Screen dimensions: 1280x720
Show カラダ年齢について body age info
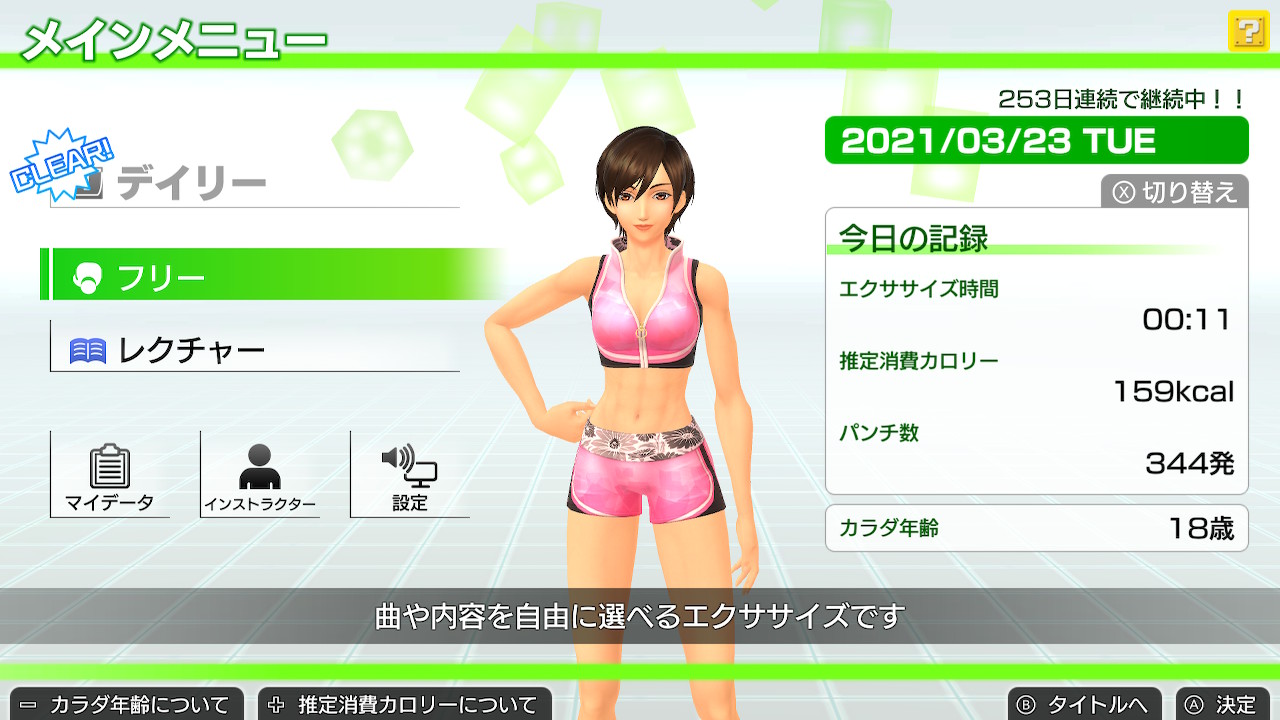tap(126, 704)
